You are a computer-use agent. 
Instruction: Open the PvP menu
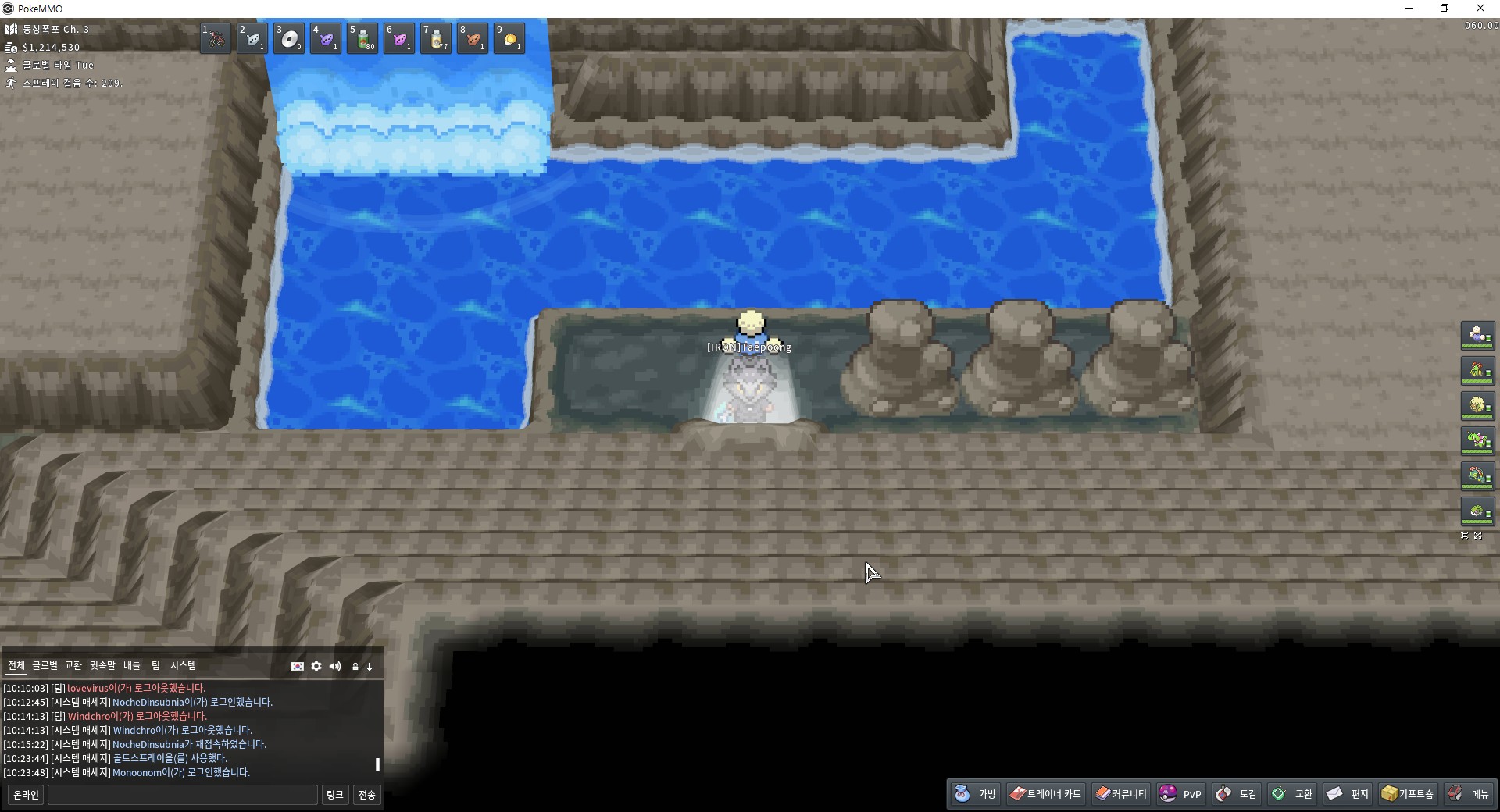click(x=1180, y=794)
